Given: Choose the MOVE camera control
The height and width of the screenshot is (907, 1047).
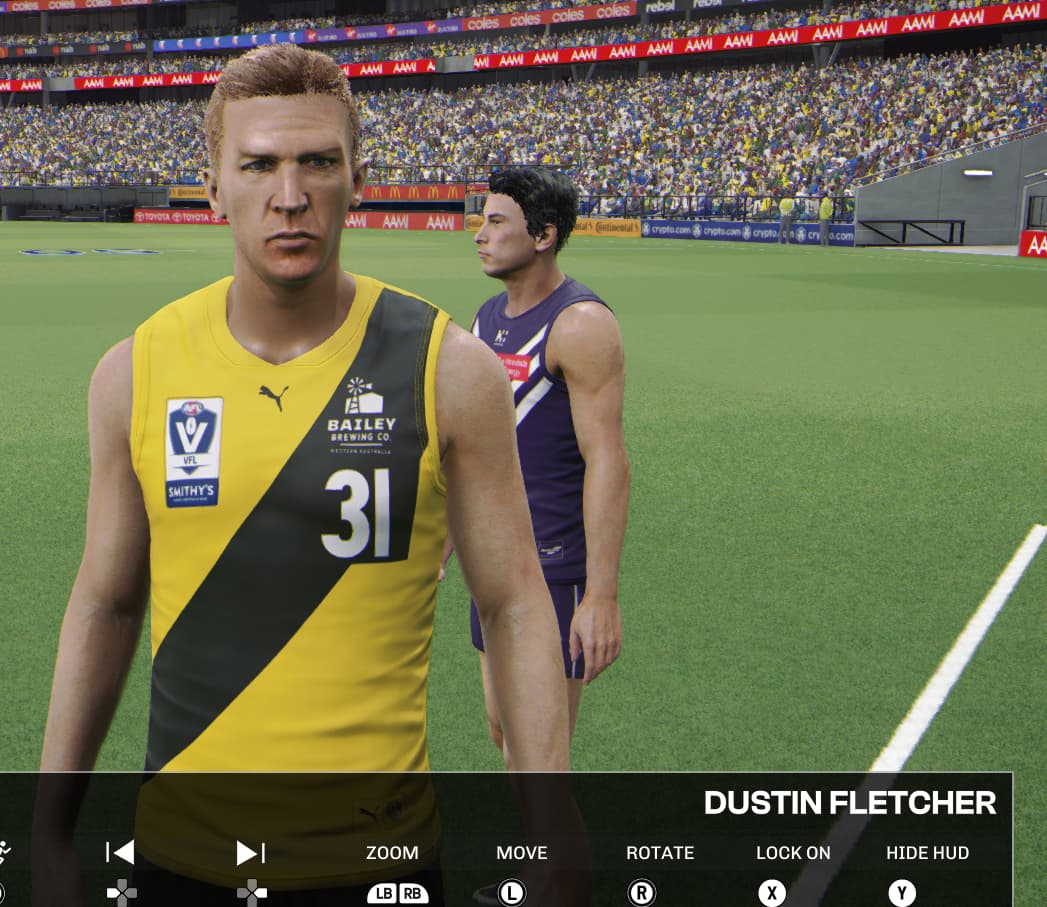Looking at the screenshot, I should [x=521, y=853].
